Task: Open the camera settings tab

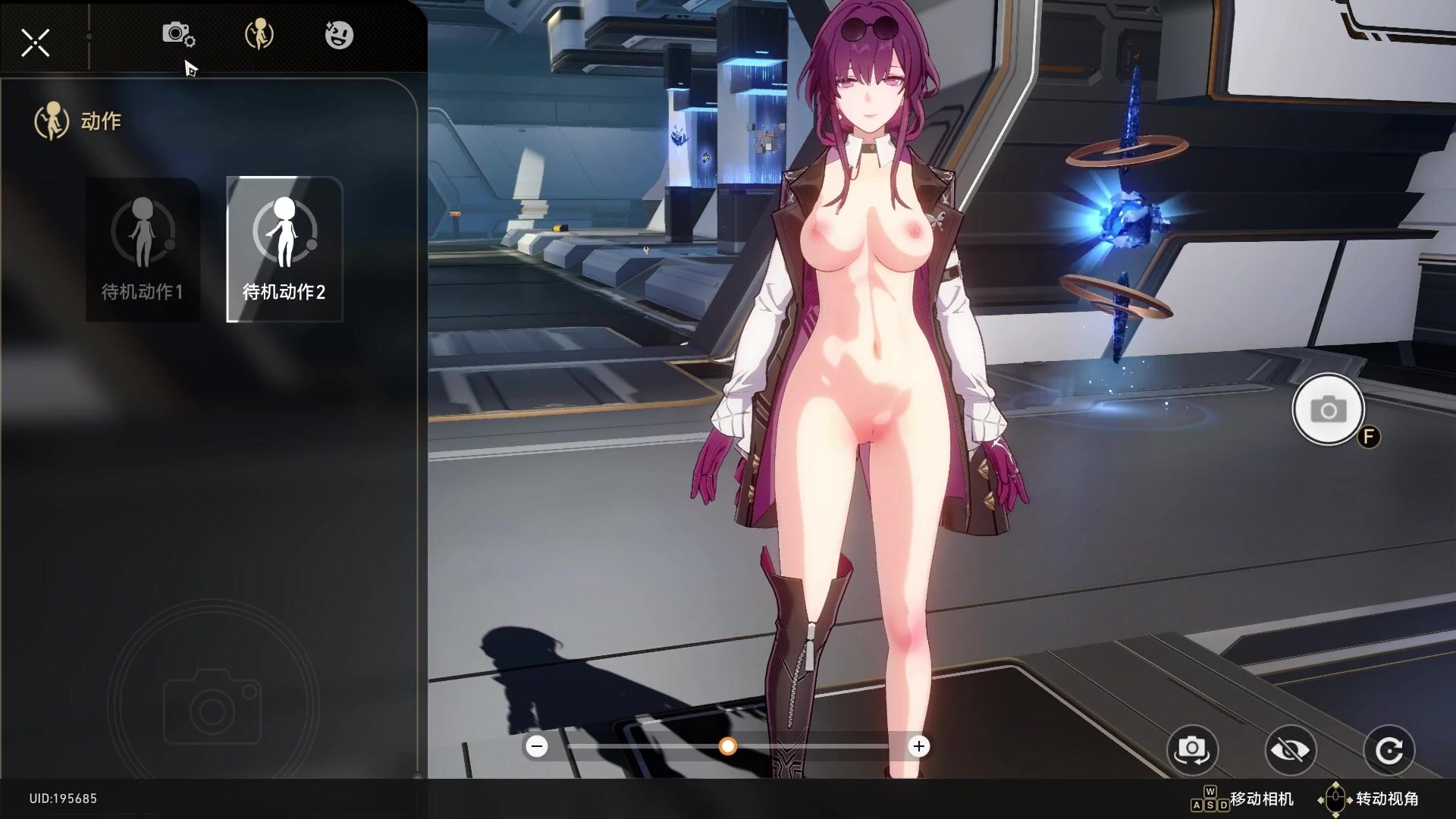Action: coord(178,35)
